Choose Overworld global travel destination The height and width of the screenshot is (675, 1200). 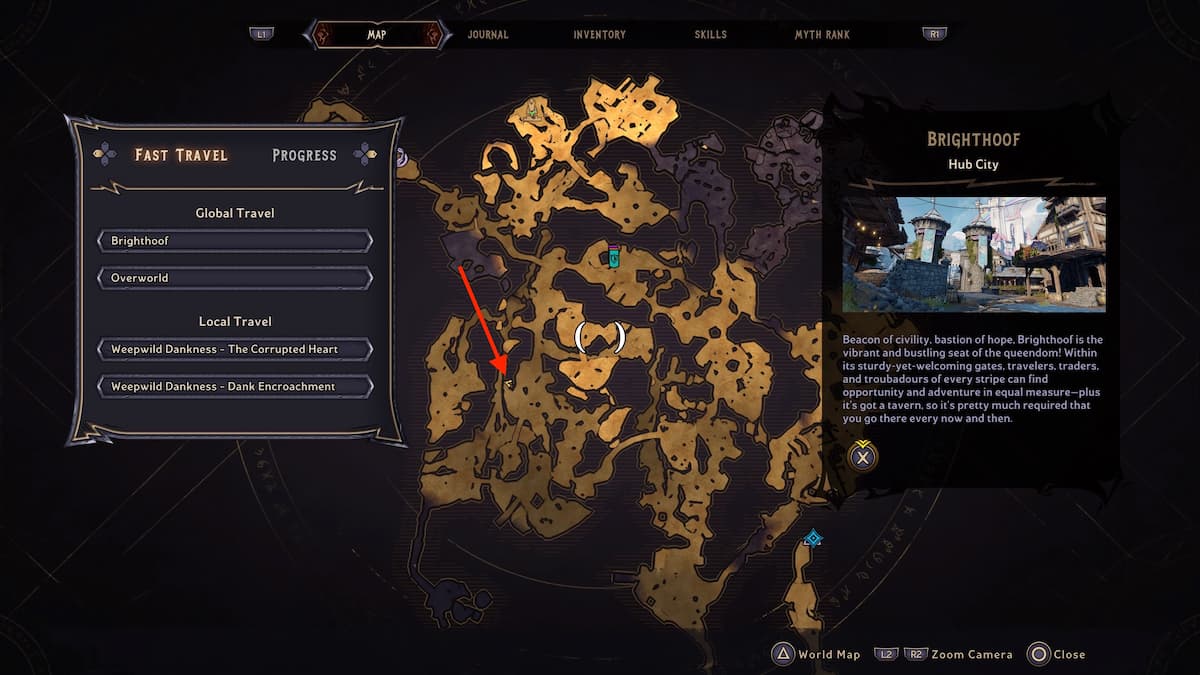coord(235,278)
